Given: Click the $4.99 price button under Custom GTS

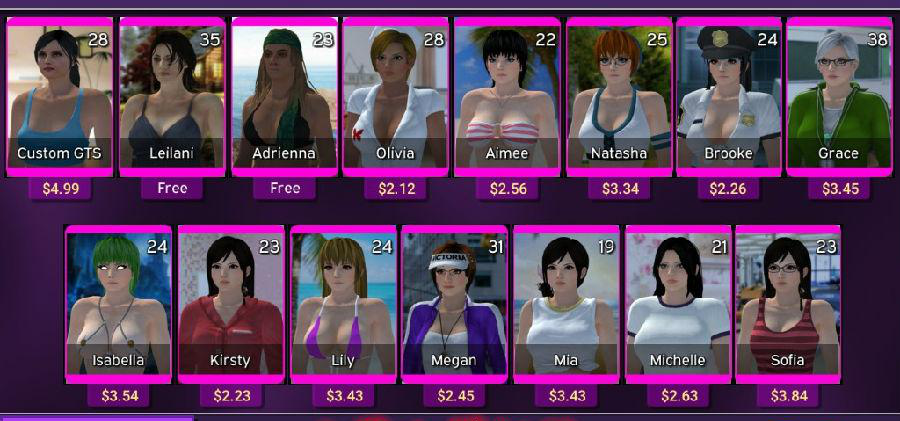Looking at the screenshot, I should coord(60,188).
